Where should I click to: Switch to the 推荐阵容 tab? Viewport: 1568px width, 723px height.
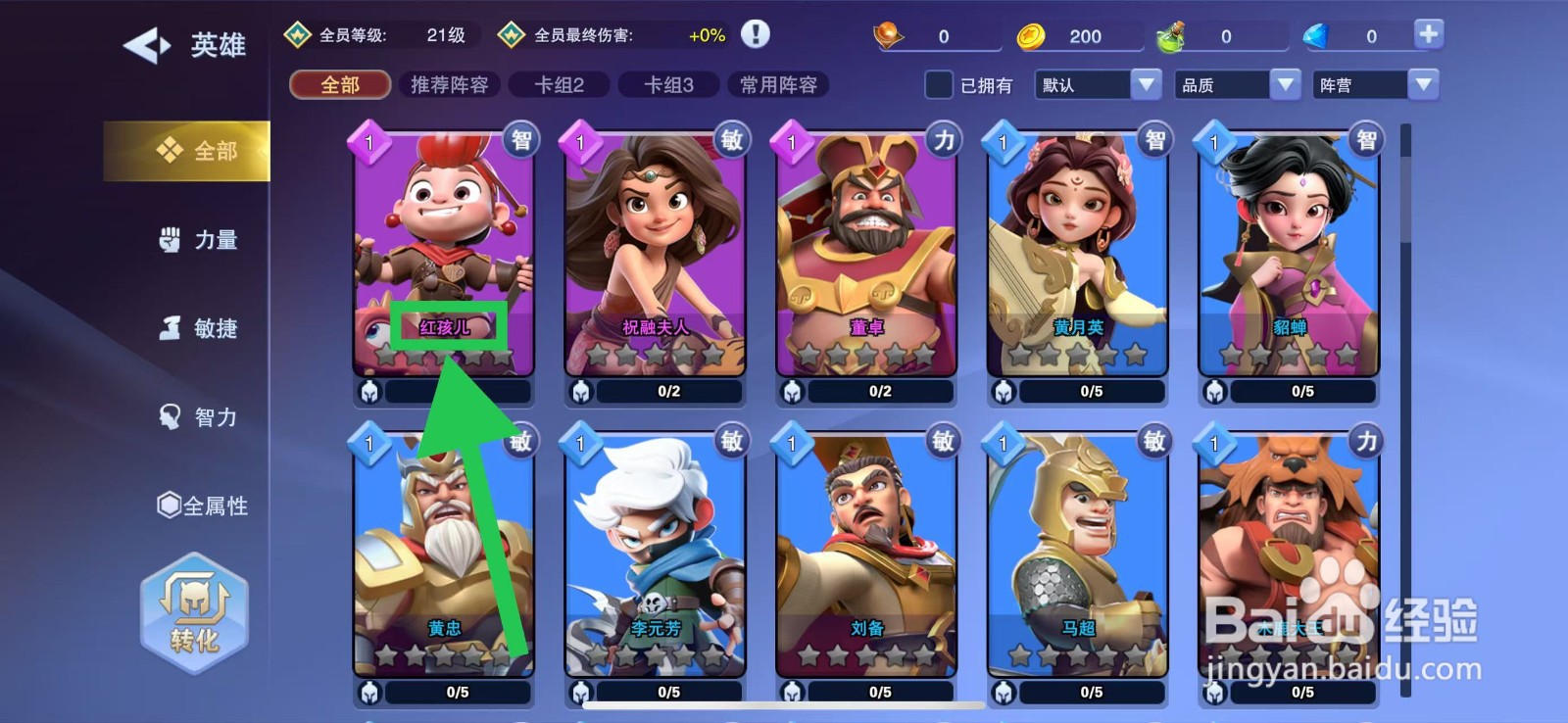(449, 84)
